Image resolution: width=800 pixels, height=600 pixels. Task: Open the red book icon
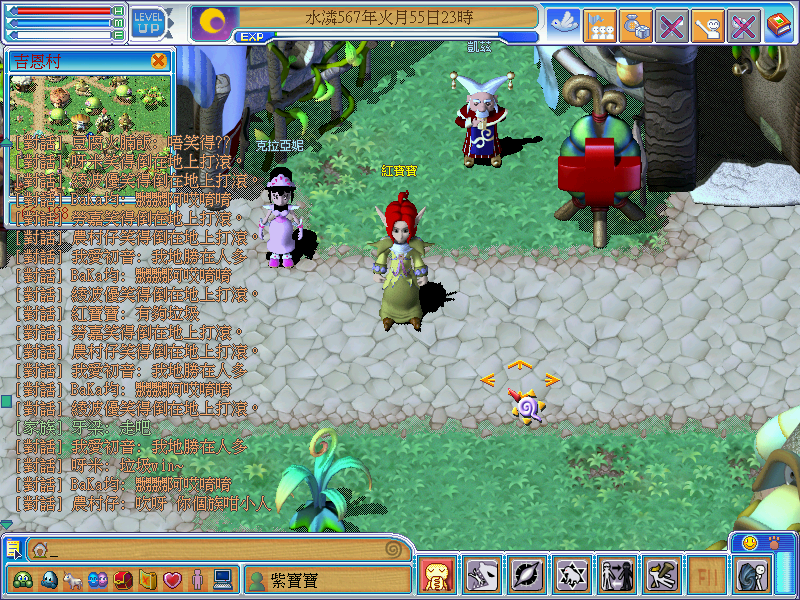point(779,23)
